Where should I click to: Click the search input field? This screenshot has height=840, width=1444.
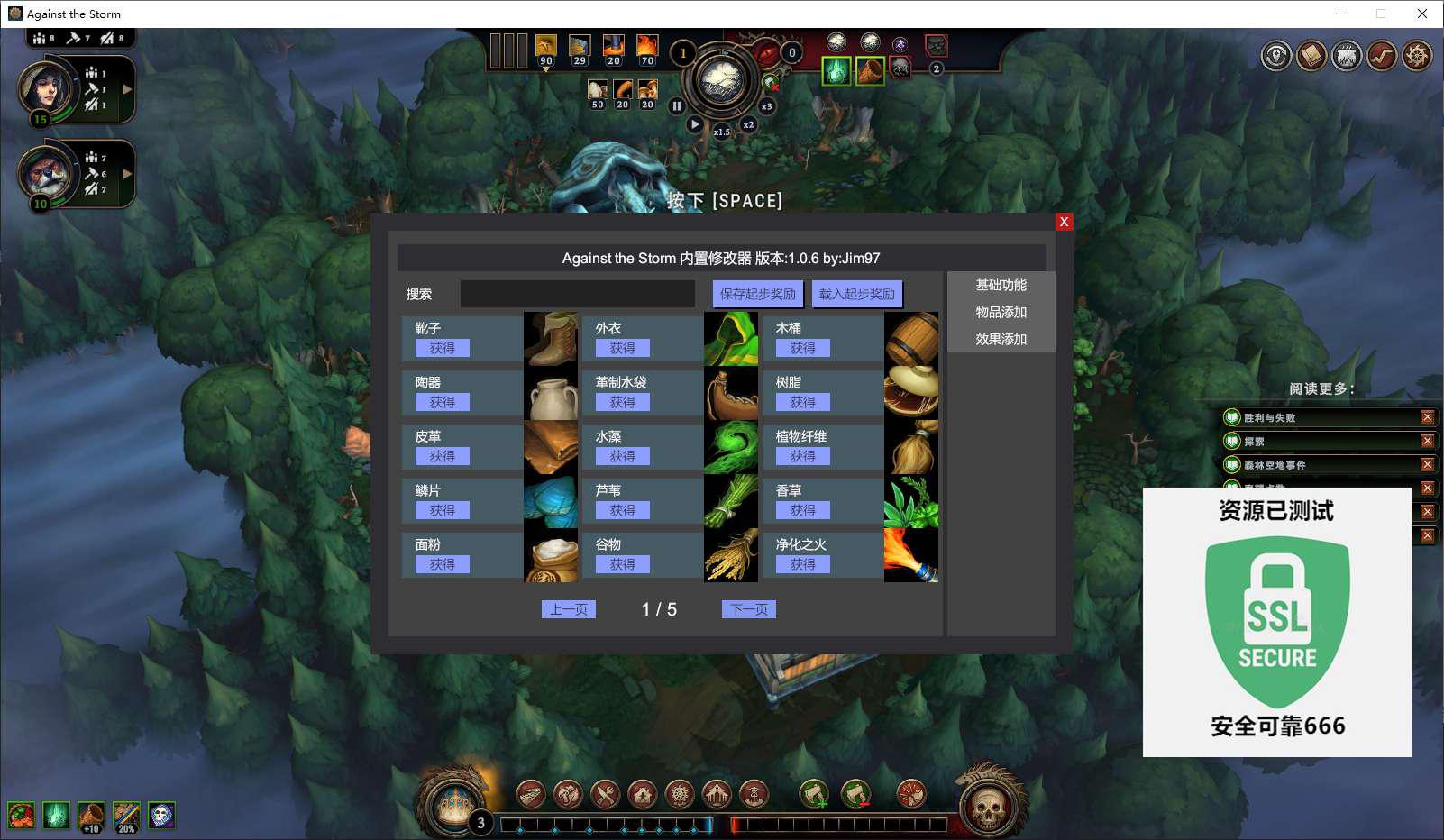[x=577, y=294]
